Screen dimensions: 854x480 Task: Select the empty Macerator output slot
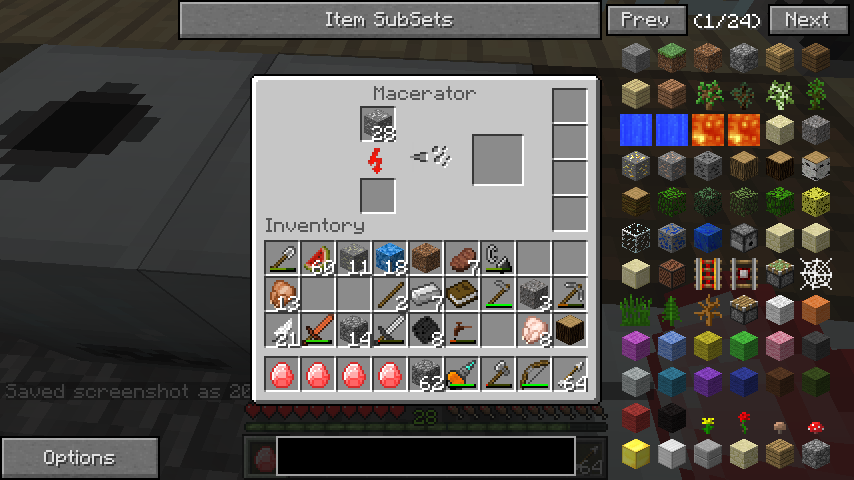(498, 160)
